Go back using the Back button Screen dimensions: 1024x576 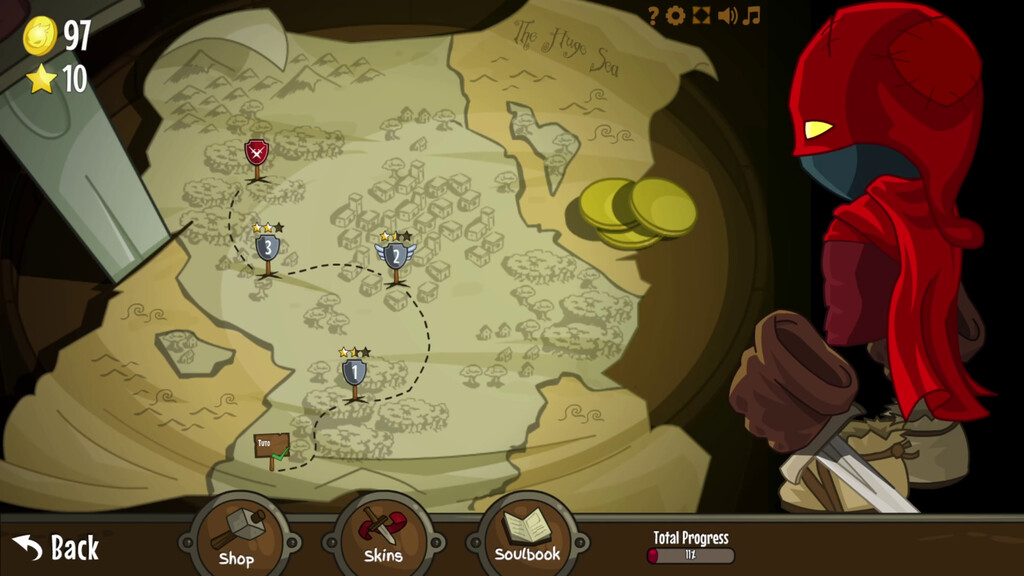click(x=56, y=547)
